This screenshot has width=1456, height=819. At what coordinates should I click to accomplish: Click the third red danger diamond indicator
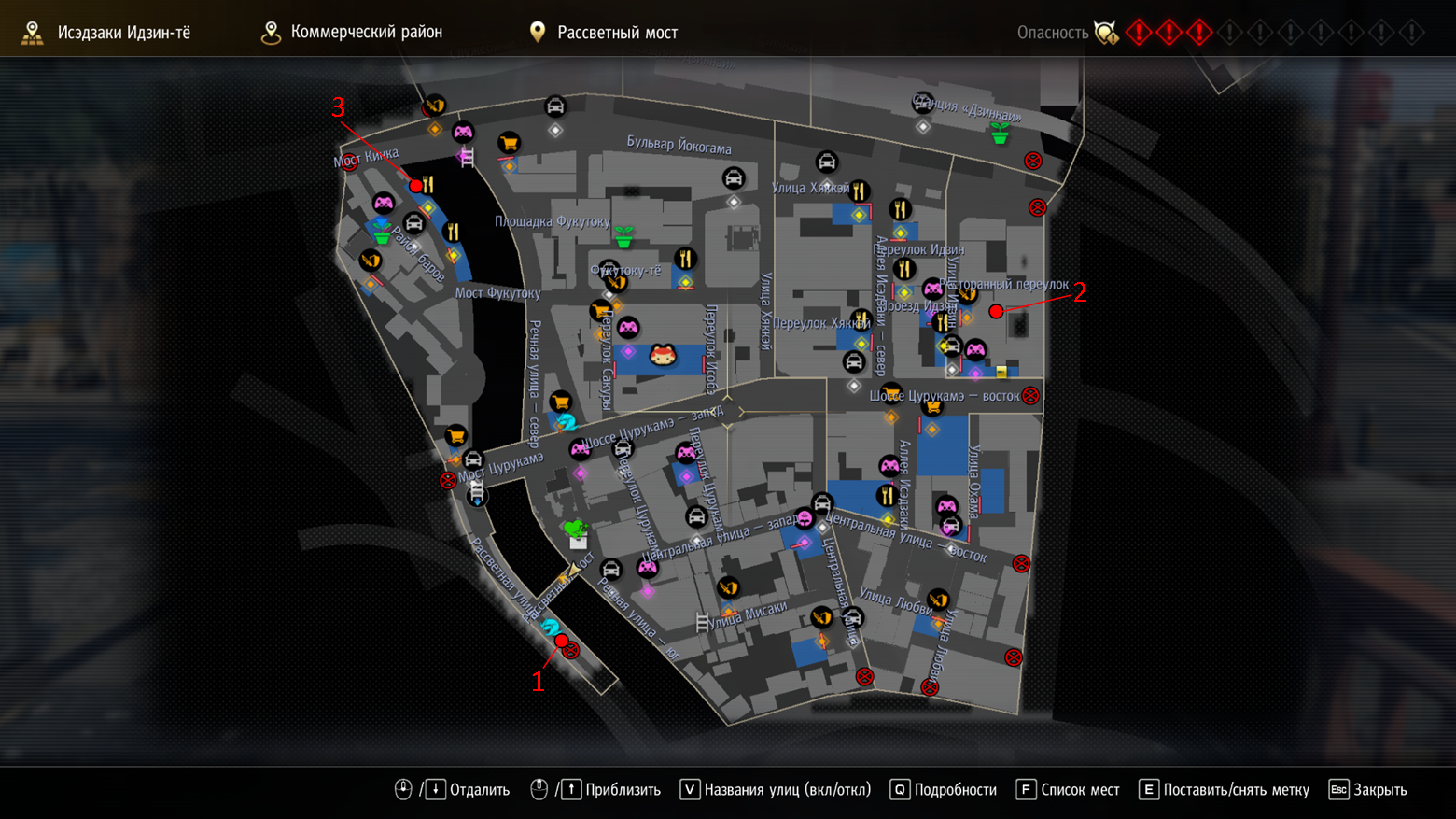[1201, 33]
